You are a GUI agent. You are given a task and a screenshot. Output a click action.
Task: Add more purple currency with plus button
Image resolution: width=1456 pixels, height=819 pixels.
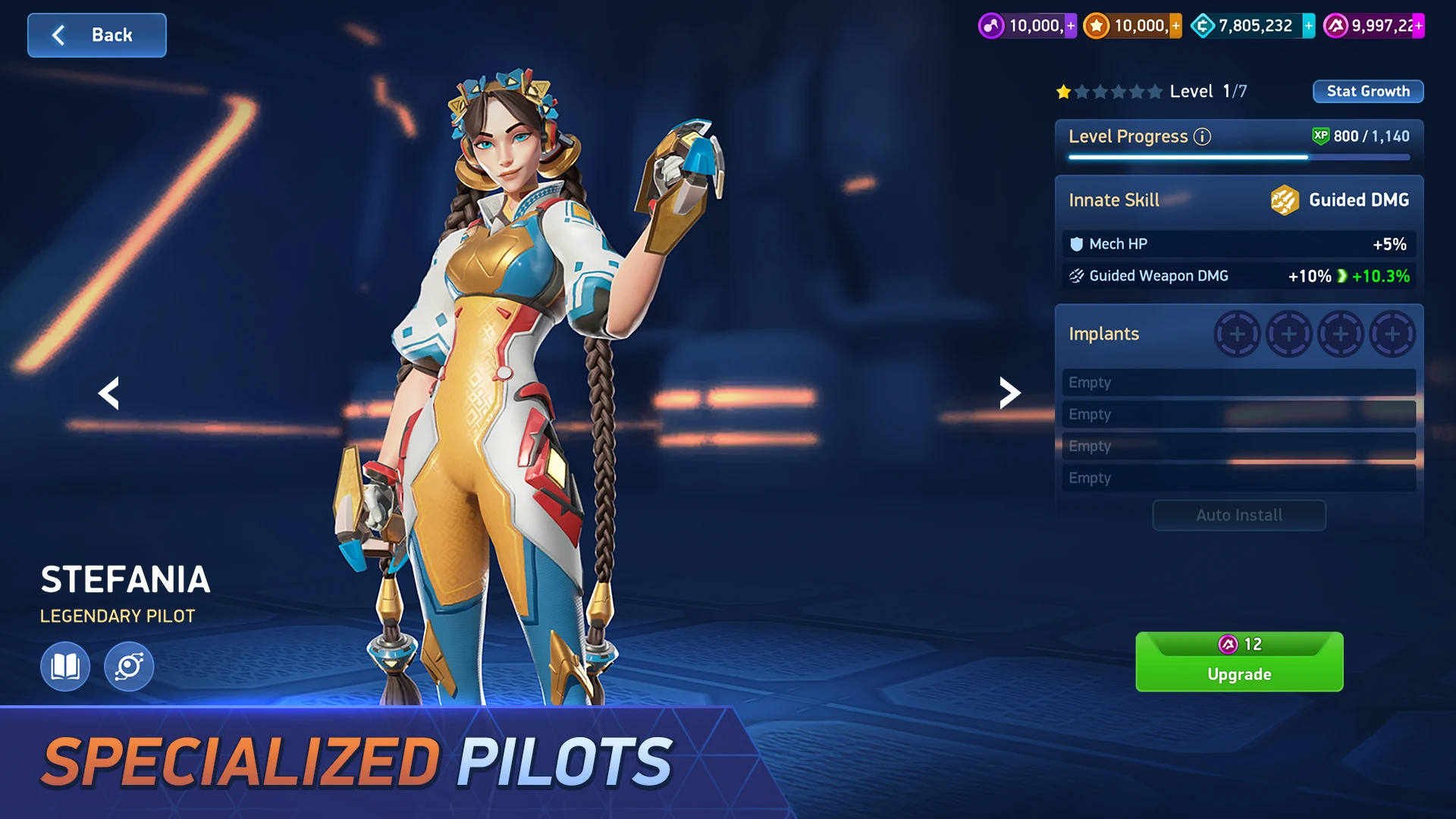point(1071,26)
